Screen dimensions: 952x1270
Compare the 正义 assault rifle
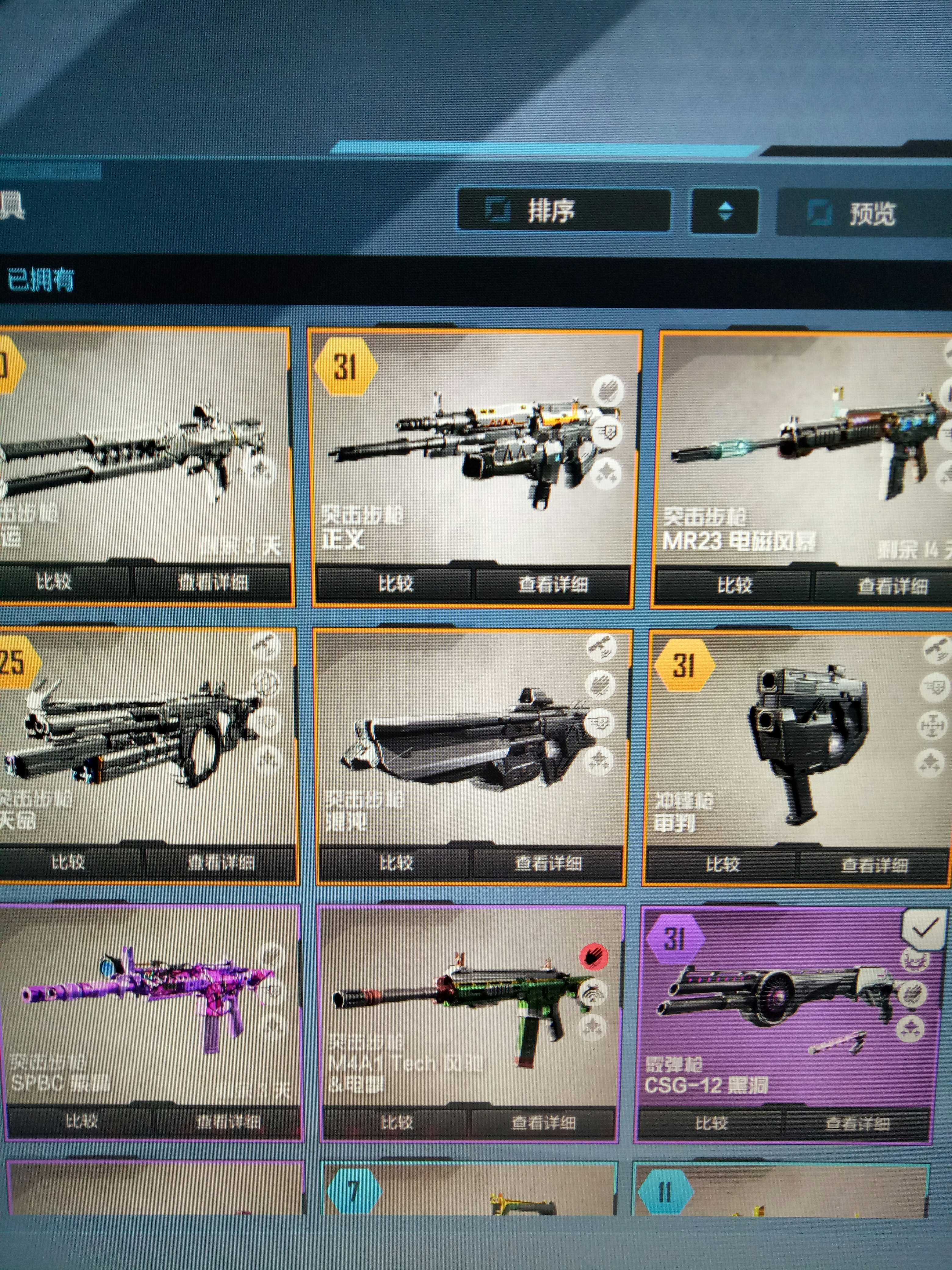(x=395, y=585)
